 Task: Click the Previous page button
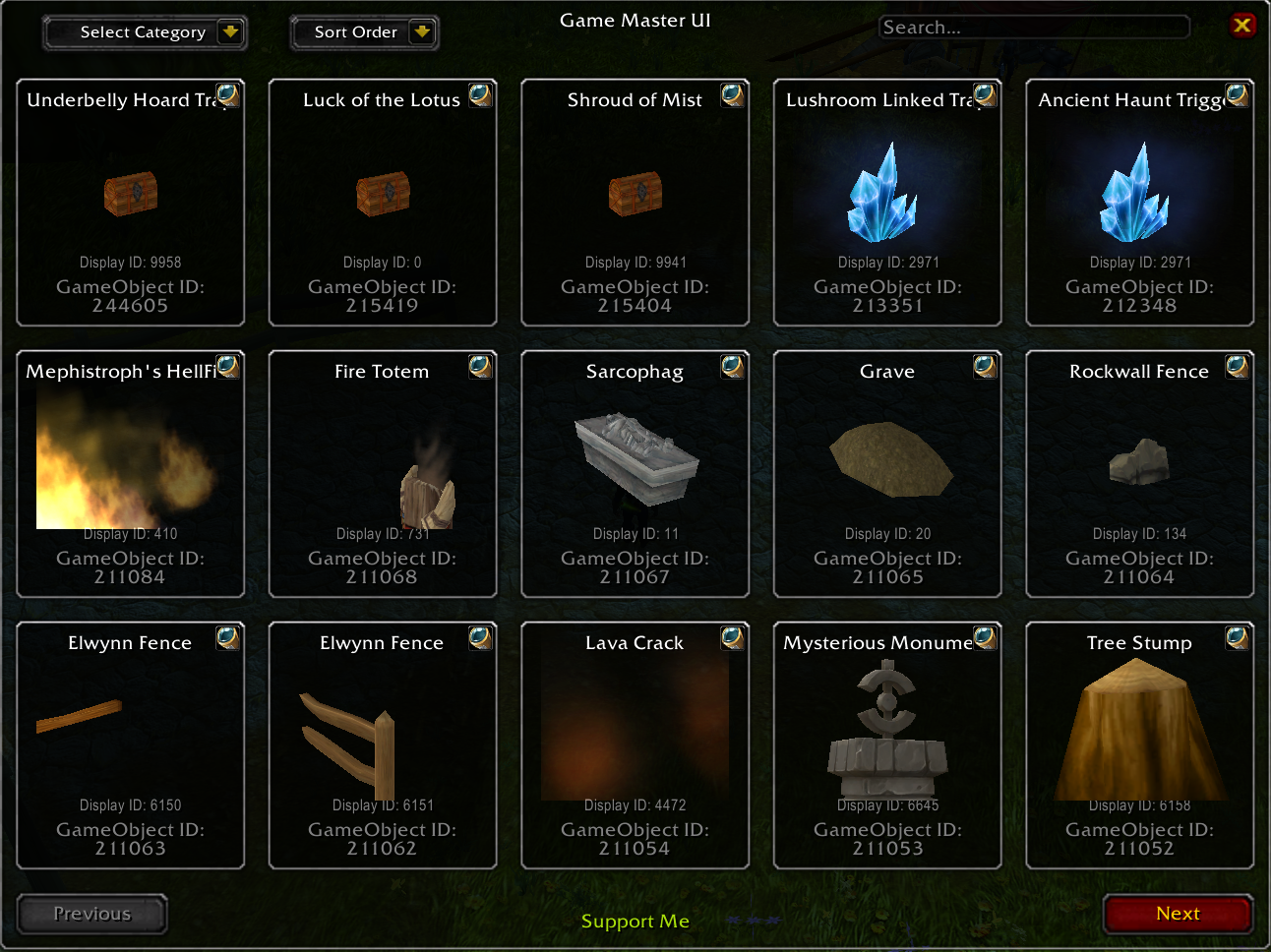point(91,914)
